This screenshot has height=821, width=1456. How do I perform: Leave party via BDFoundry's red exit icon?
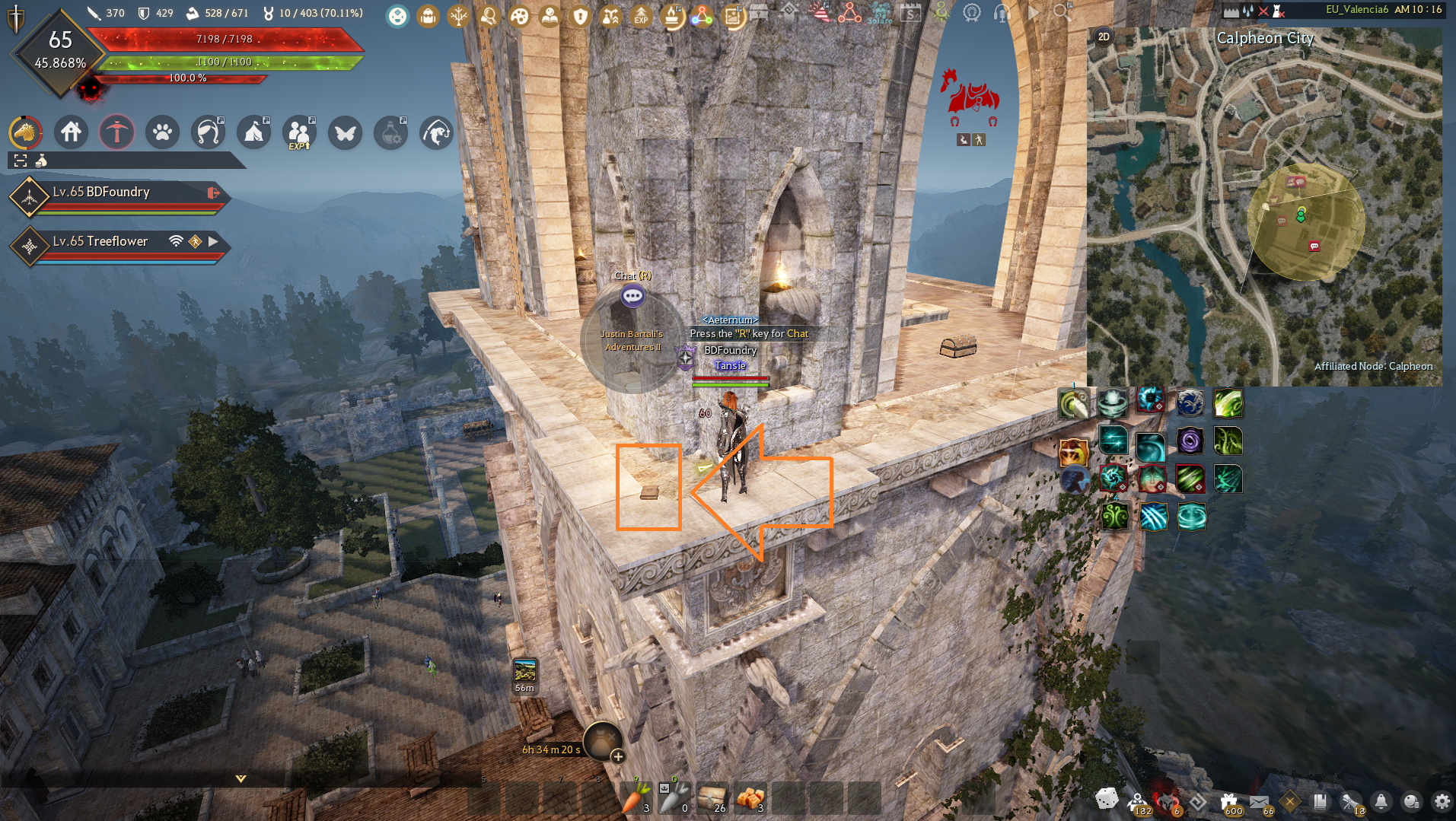coord(213,193)
